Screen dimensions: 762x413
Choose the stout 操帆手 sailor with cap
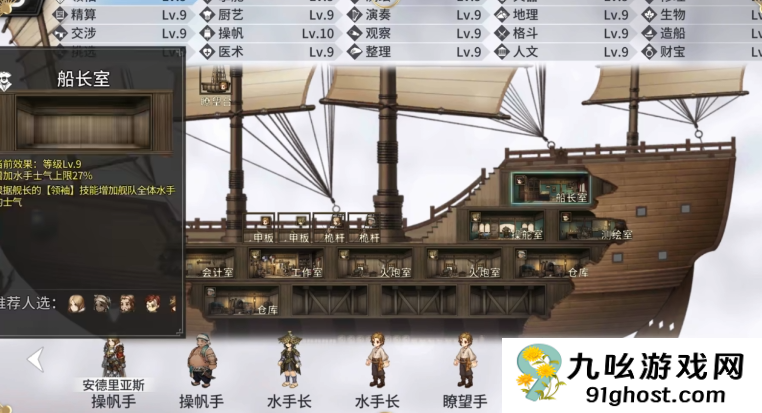coord(199,362)
